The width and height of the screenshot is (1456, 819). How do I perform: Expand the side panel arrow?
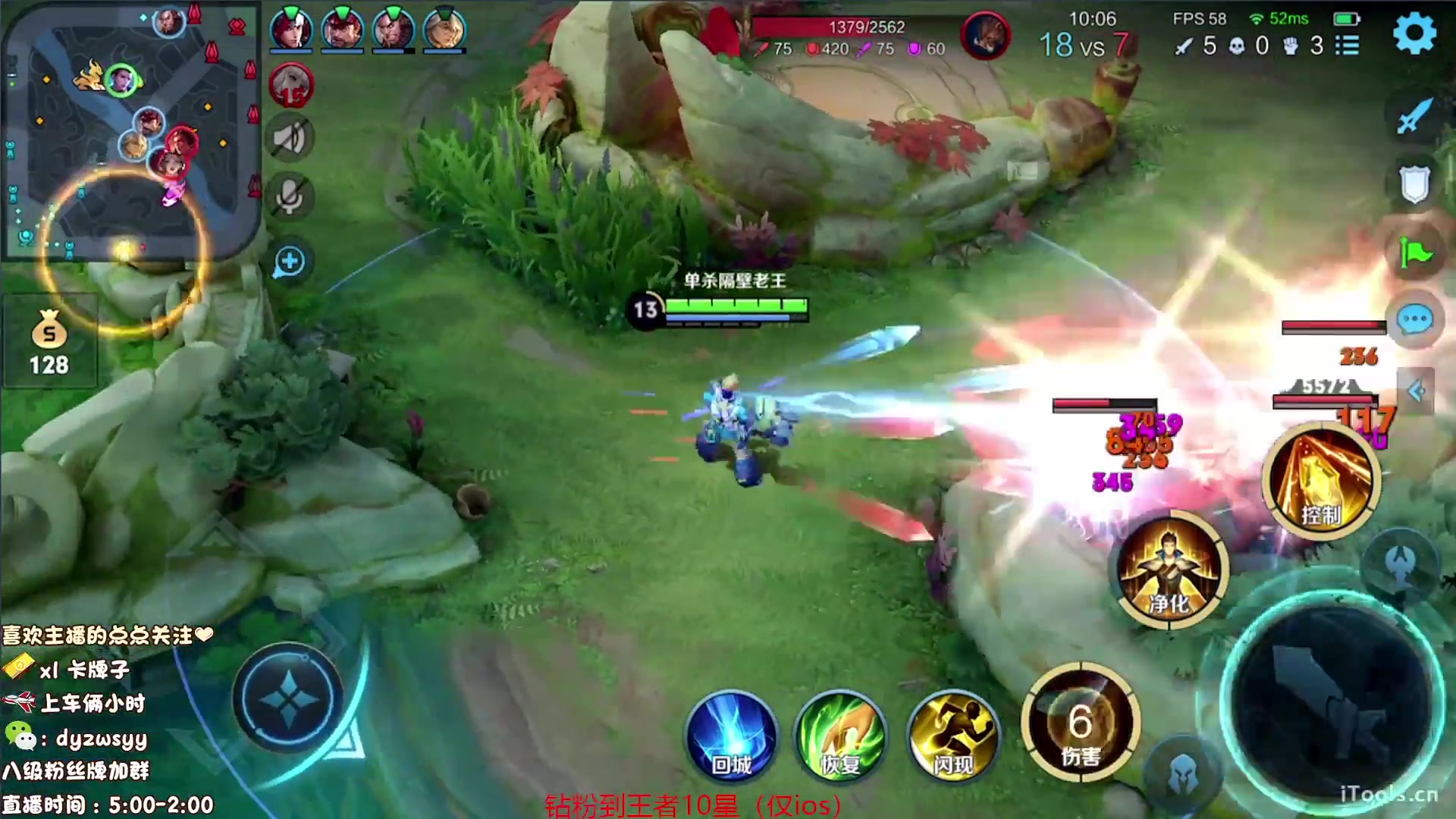[x=1416, y=391]
